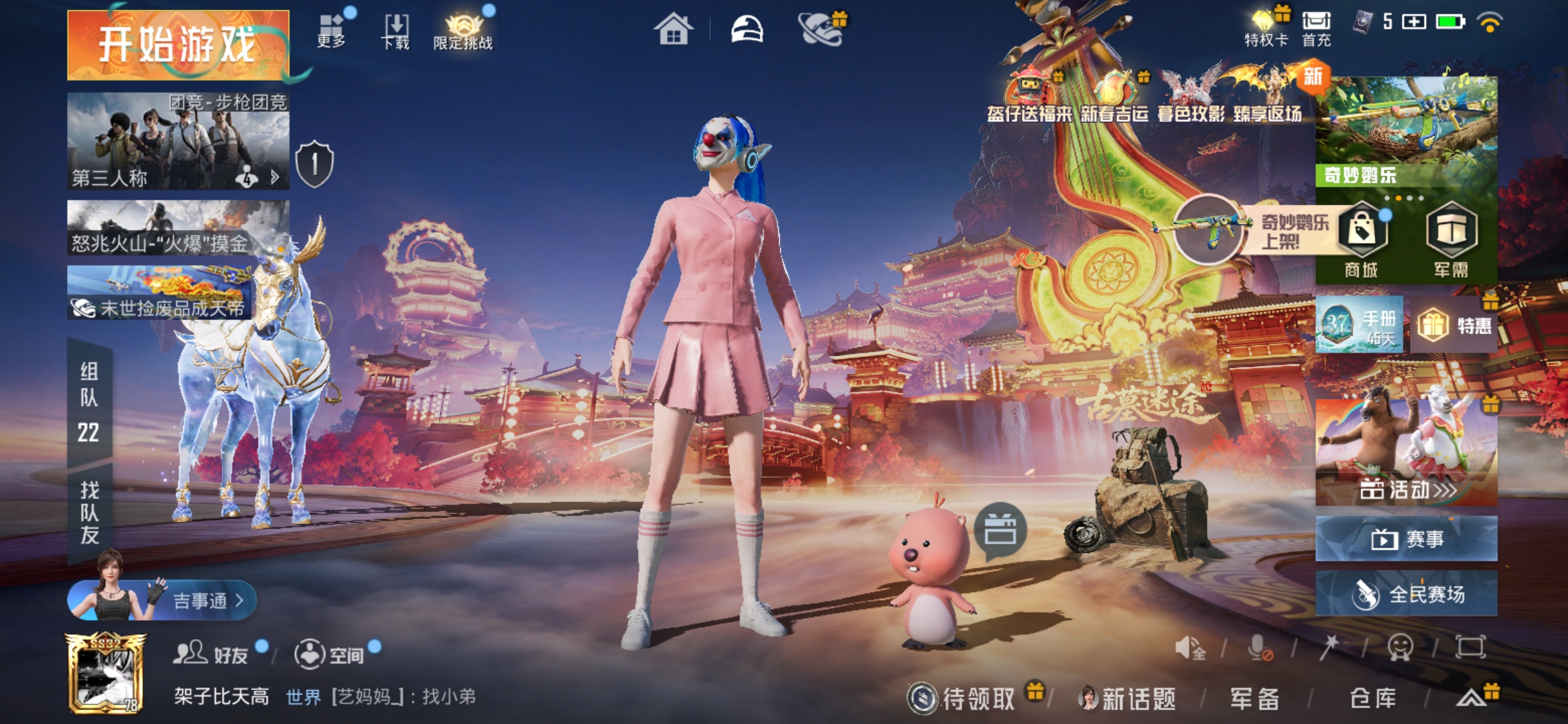The image size is (1568, 724).
Task: Open the 下载 download manager
Action: tap(395, 31)
